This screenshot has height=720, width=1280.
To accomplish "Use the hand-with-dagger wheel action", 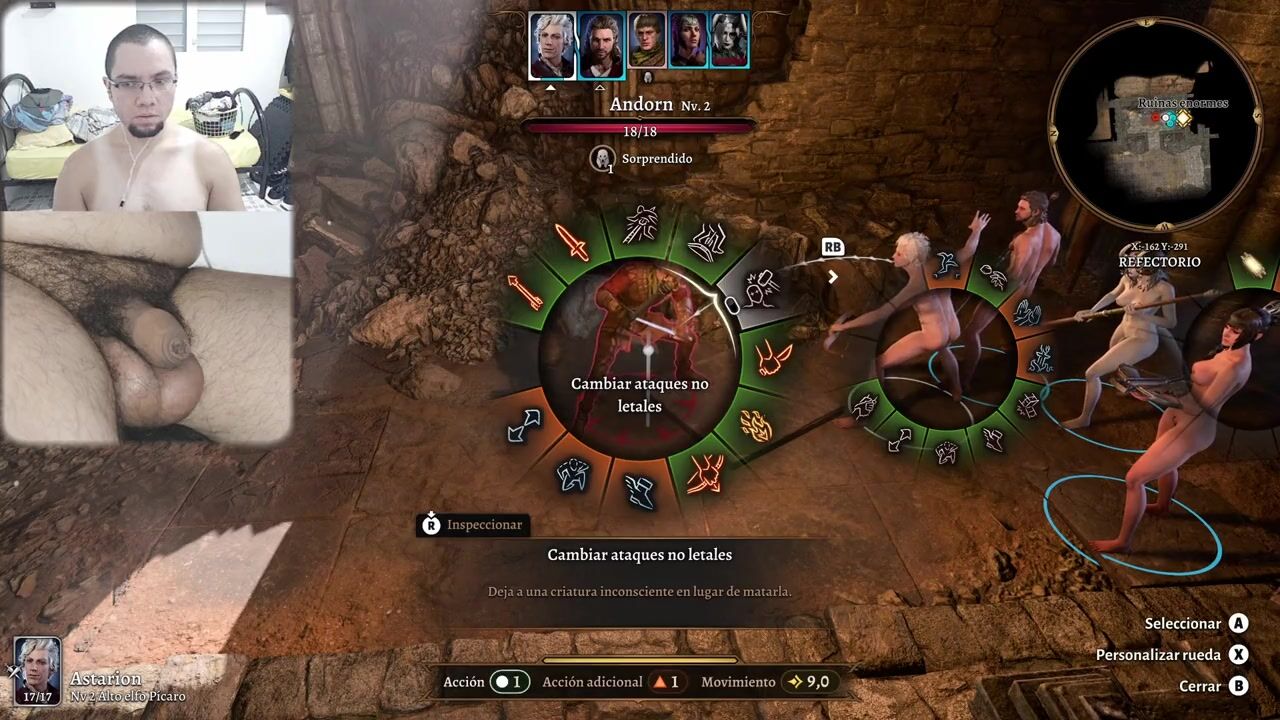I will [774, 357].
